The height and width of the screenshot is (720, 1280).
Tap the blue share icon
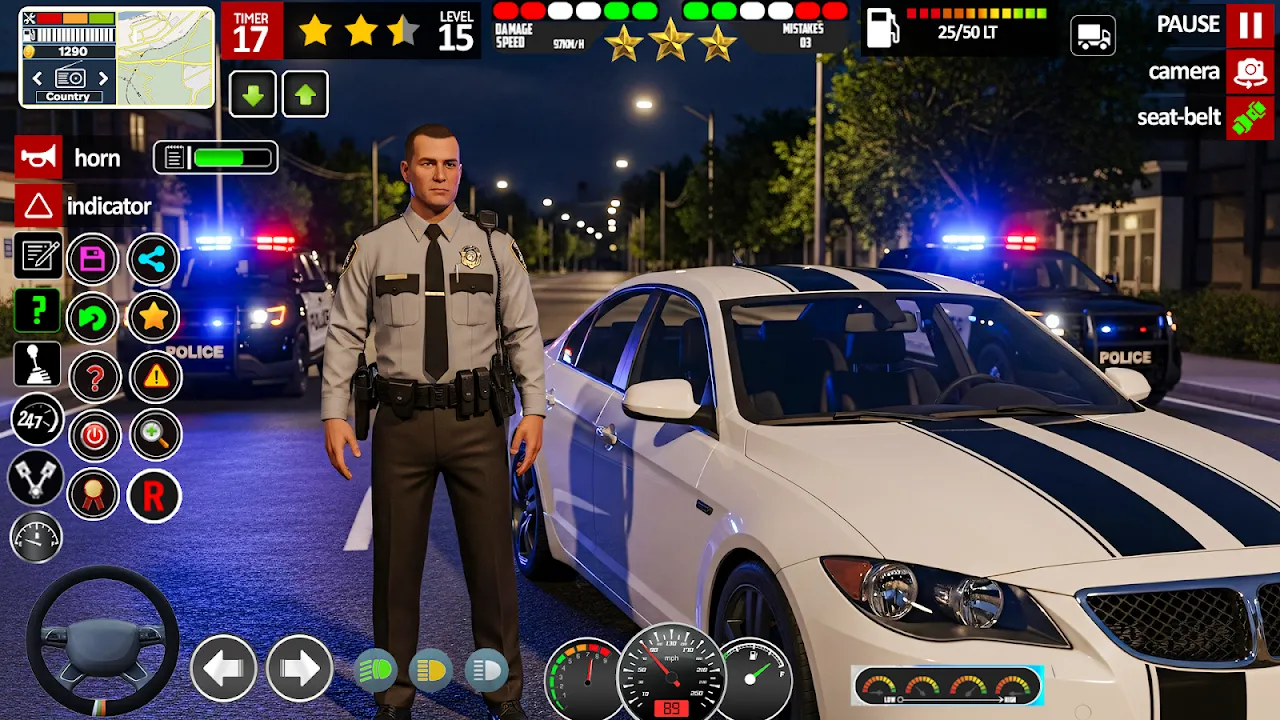pos(153,260)
